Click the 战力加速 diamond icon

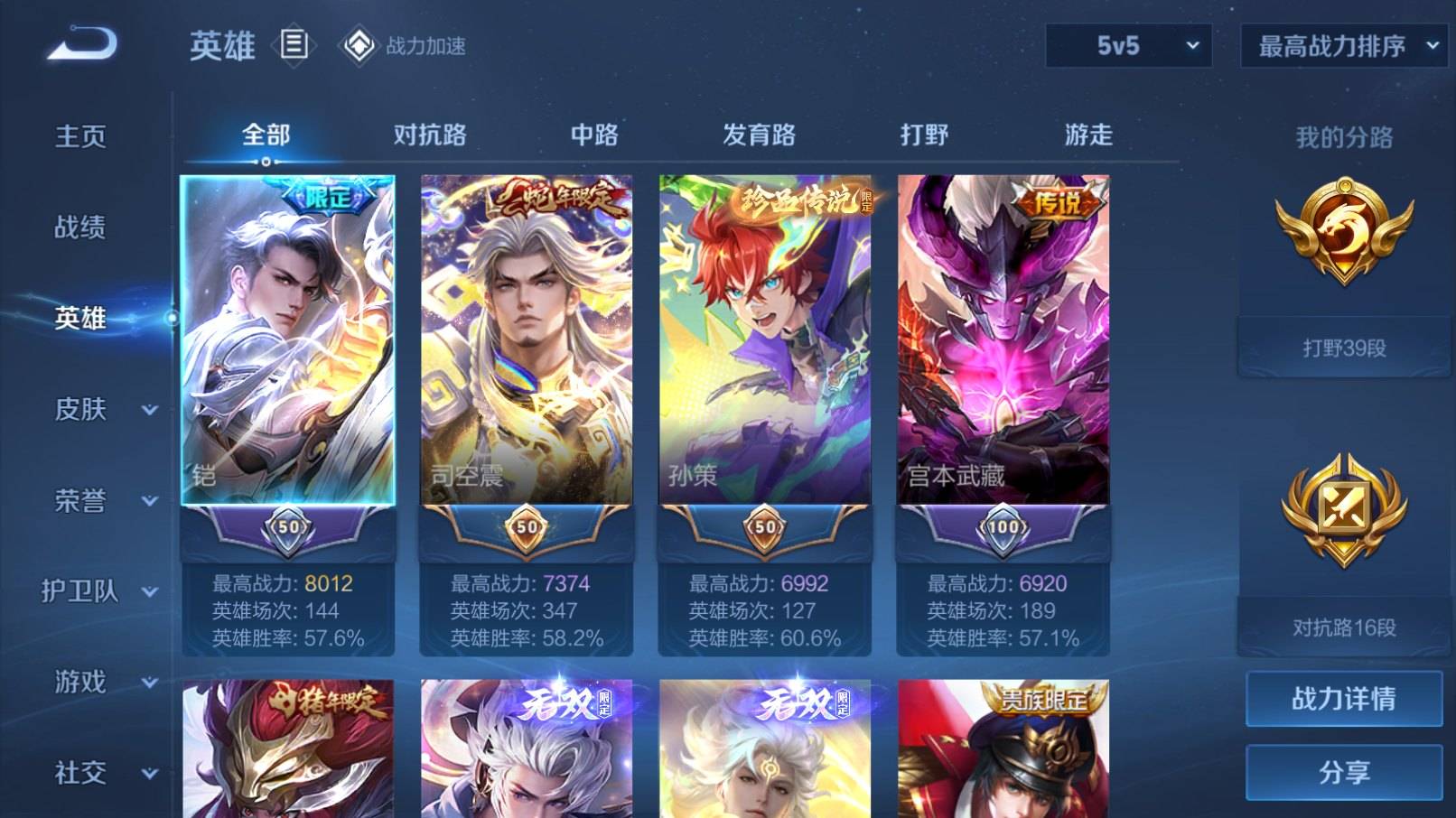point(358,44)
